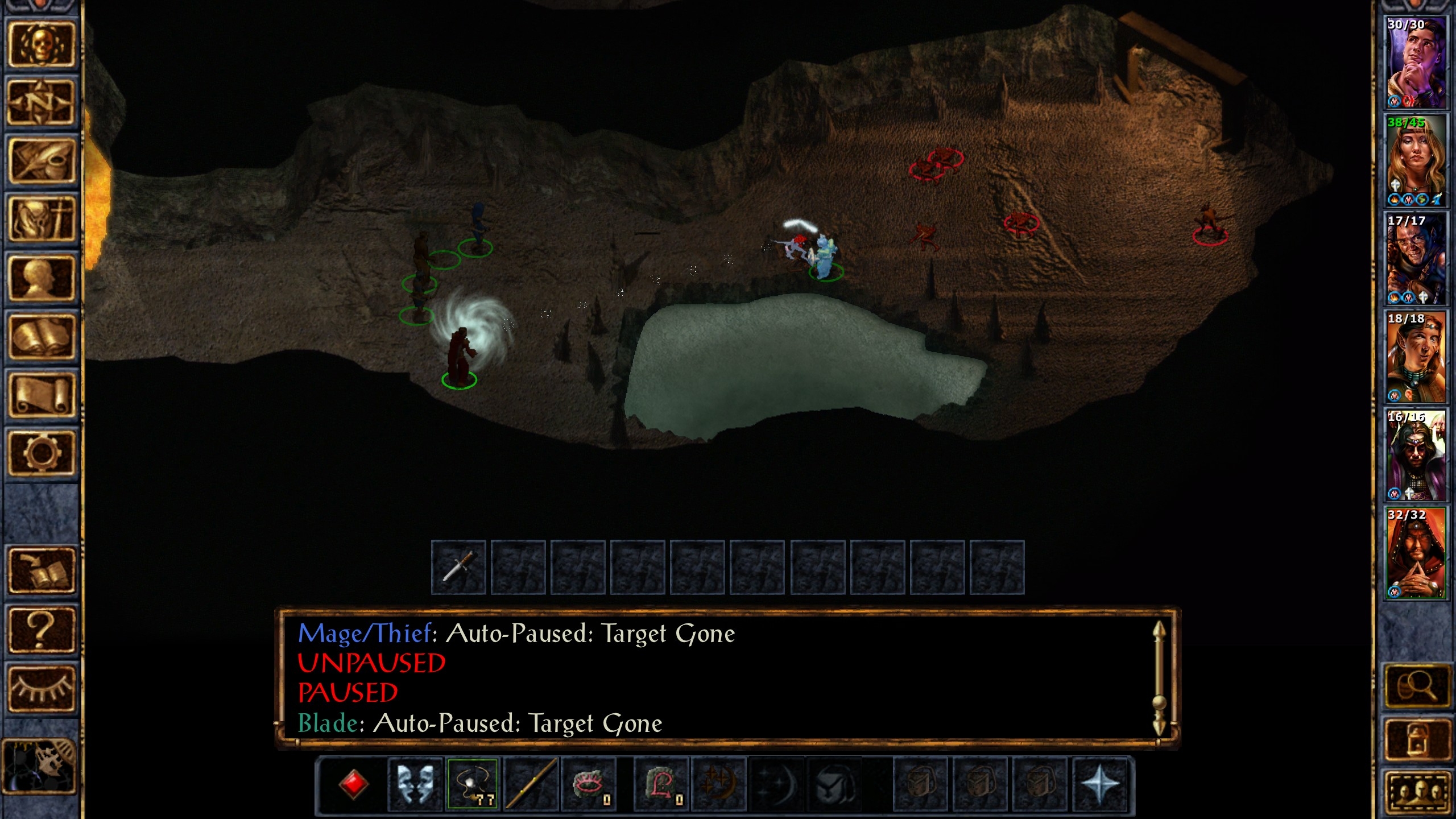This screenshot has width=1456, height=819.
Task: Open the inventory screen
Action: pos(41,220)
